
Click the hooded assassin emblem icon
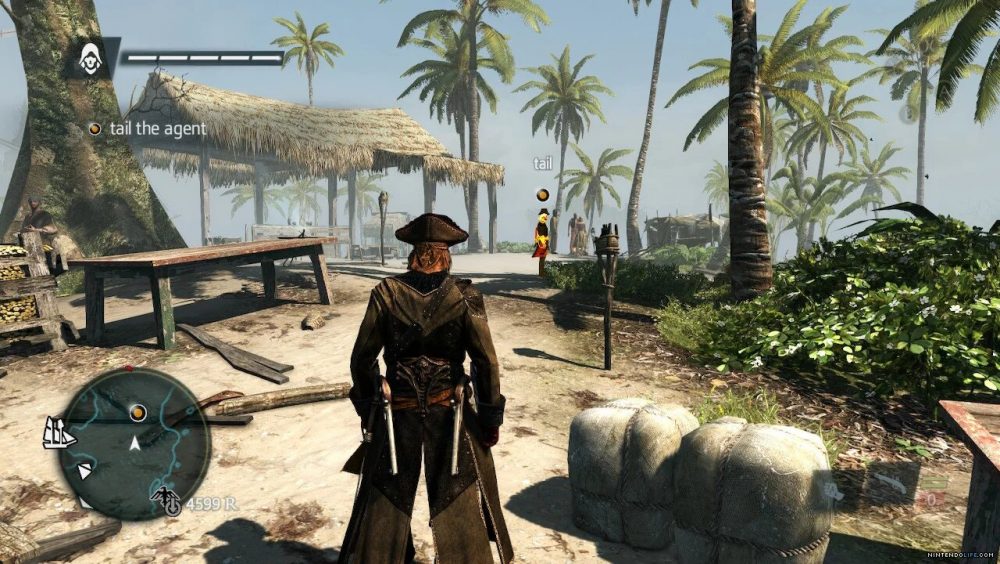(91, 57)
